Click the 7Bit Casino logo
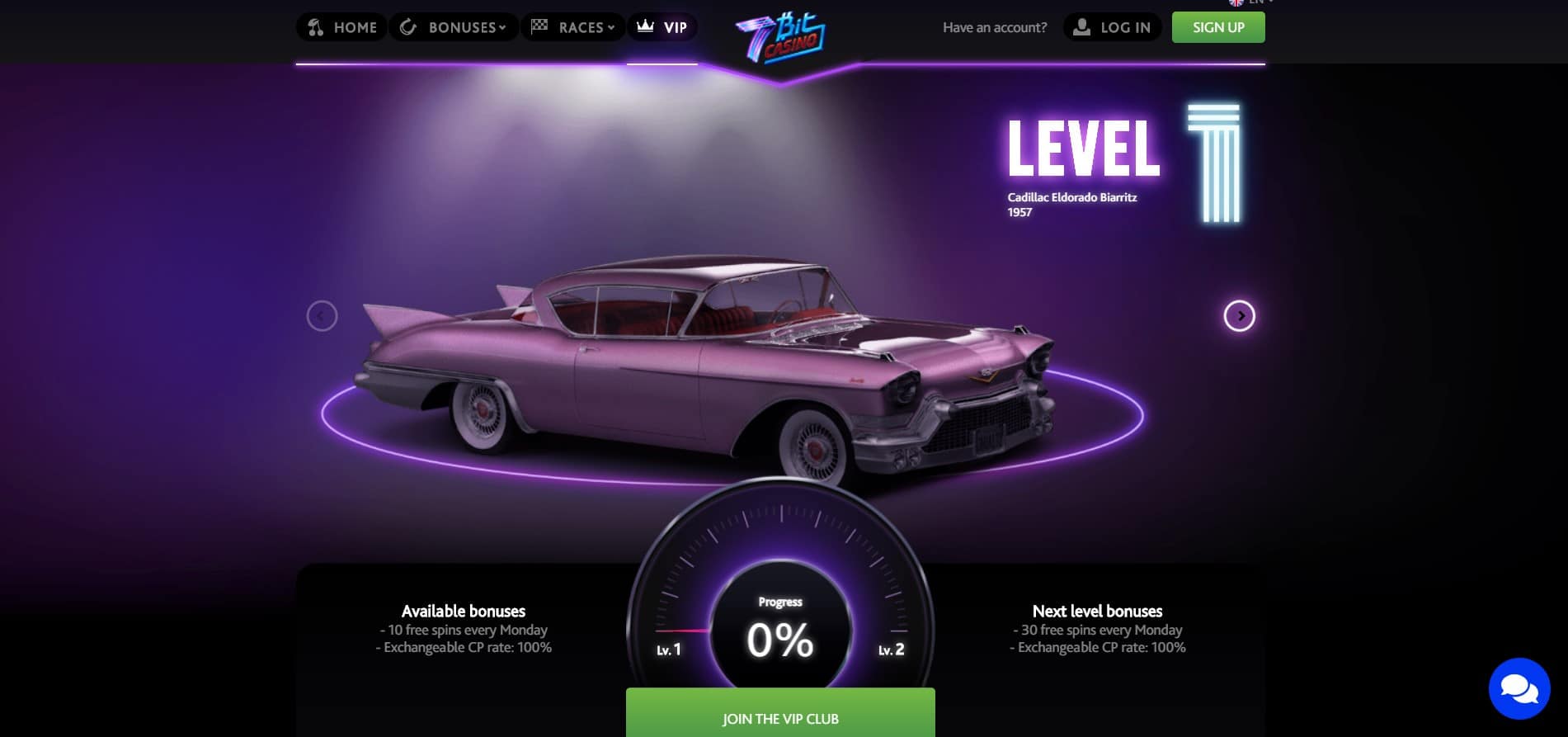The image size is (1568, 737). [779, 37]
